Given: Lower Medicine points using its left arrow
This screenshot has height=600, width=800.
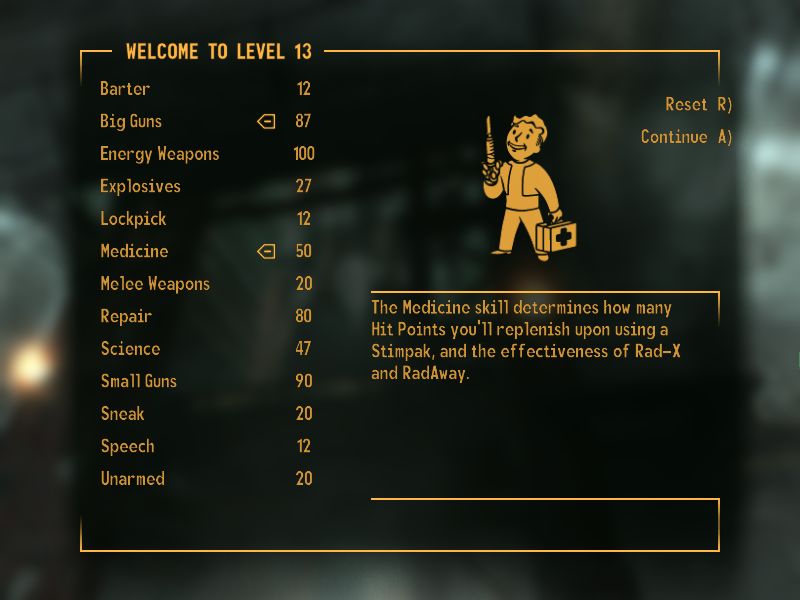Looking at the screenshot, I should [266, 252].
